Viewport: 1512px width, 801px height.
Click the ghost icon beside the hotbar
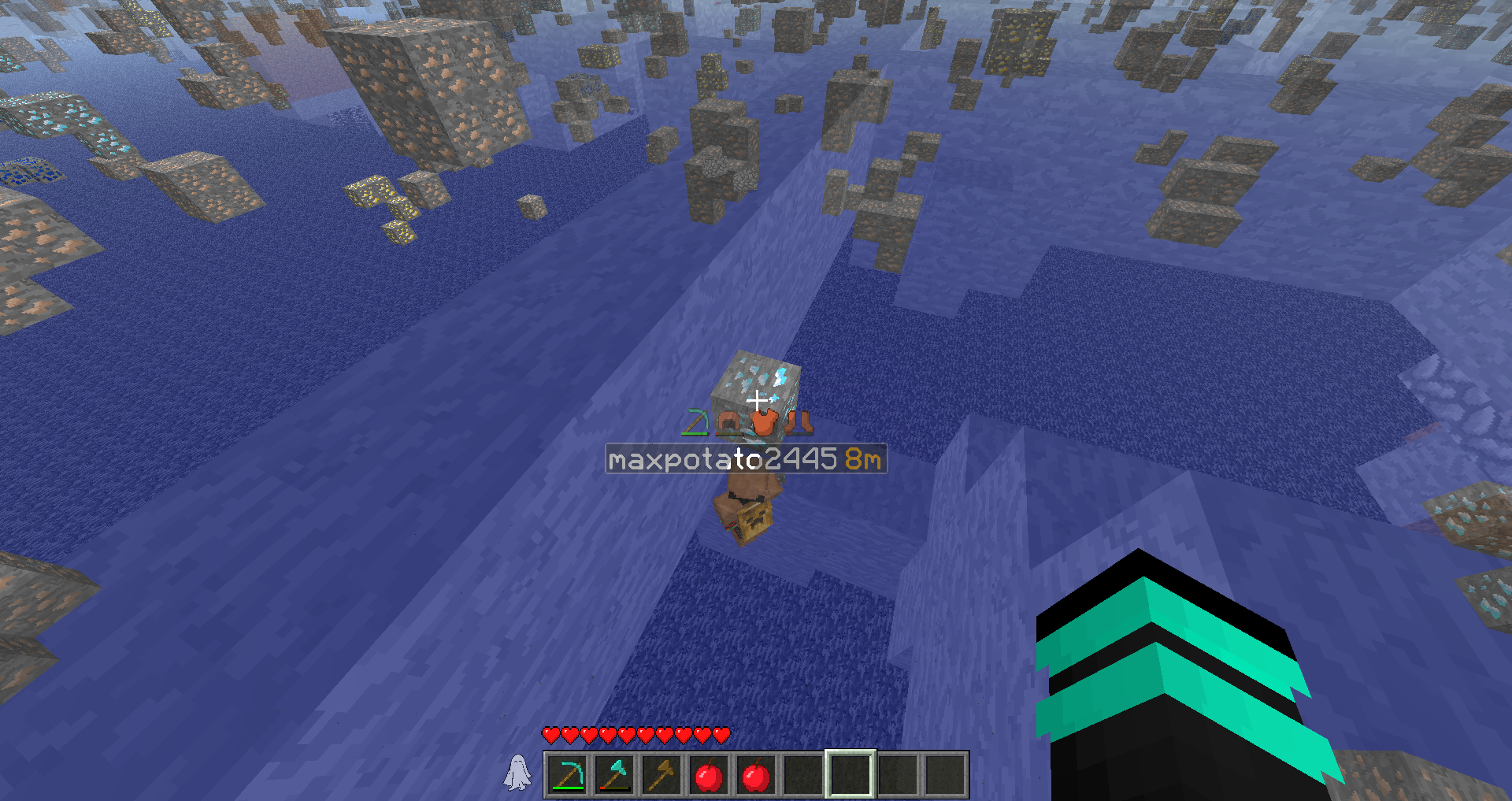517,773
